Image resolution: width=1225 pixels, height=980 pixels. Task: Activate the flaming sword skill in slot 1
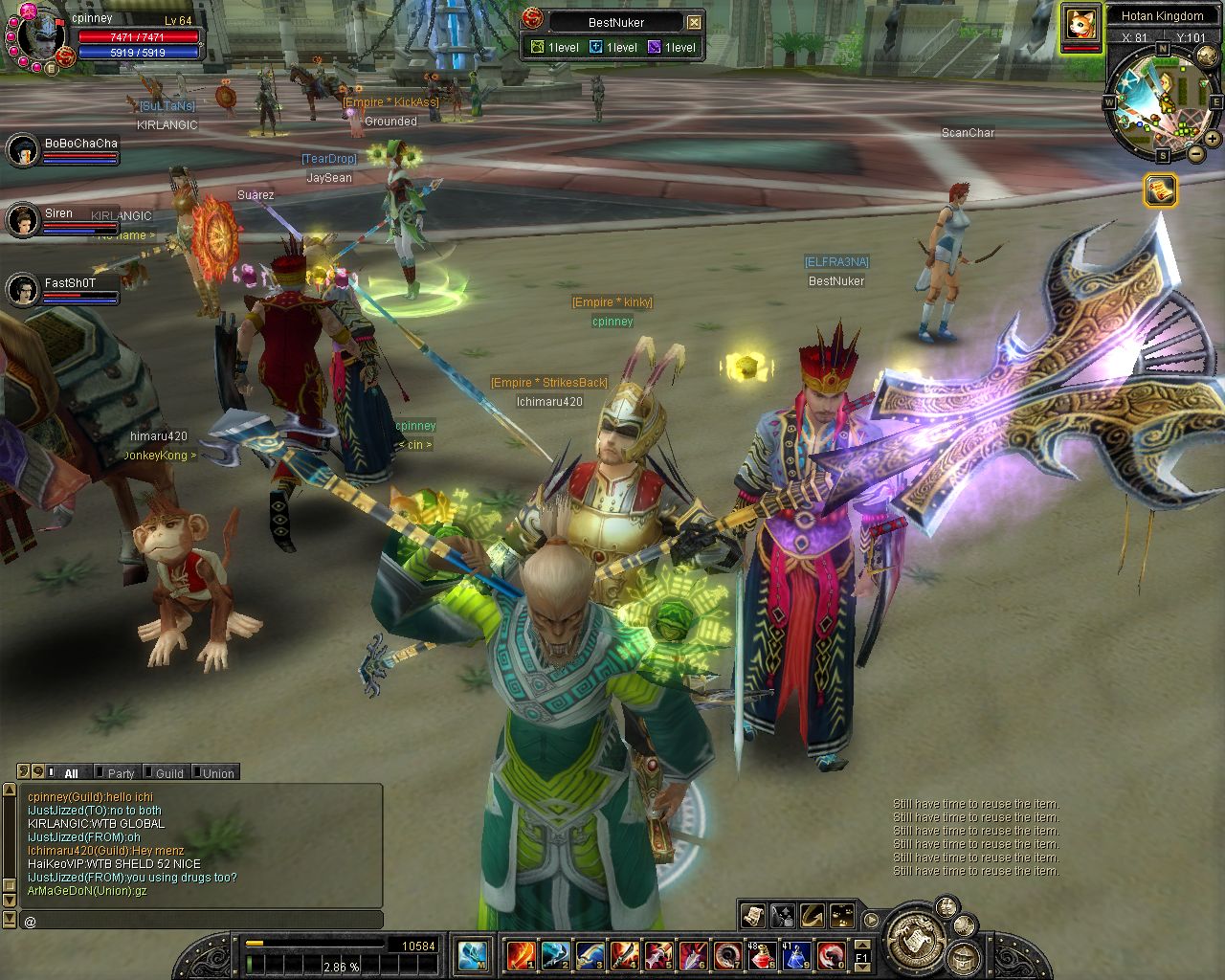521,955
